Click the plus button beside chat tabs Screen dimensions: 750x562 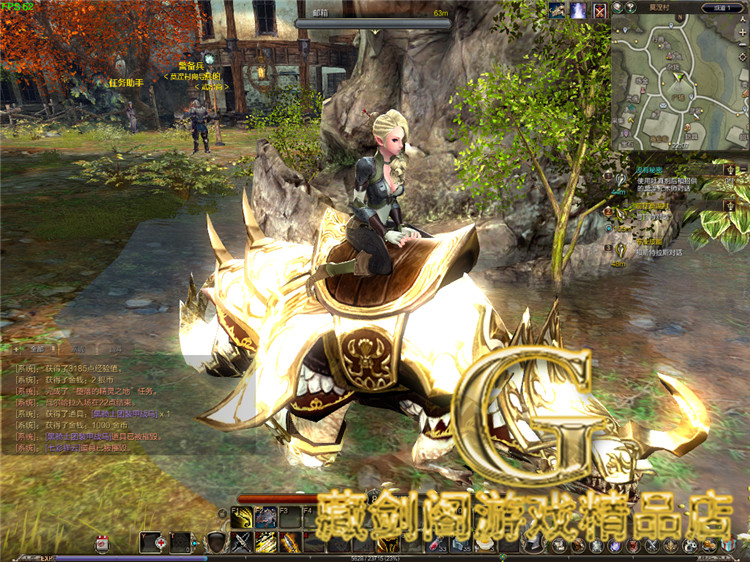coord(18,349)
